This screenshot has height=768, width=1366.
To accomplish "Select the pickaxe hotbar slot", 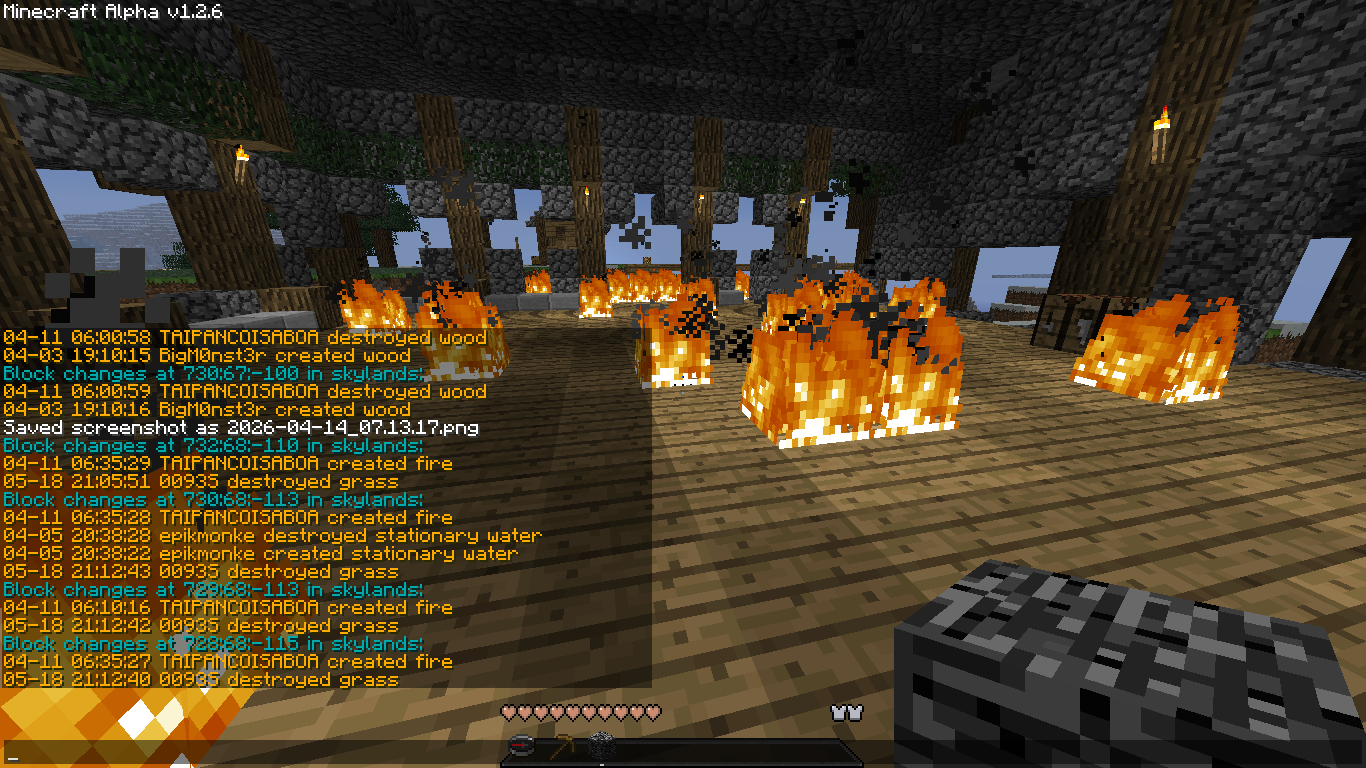I will tap(561, 747).
